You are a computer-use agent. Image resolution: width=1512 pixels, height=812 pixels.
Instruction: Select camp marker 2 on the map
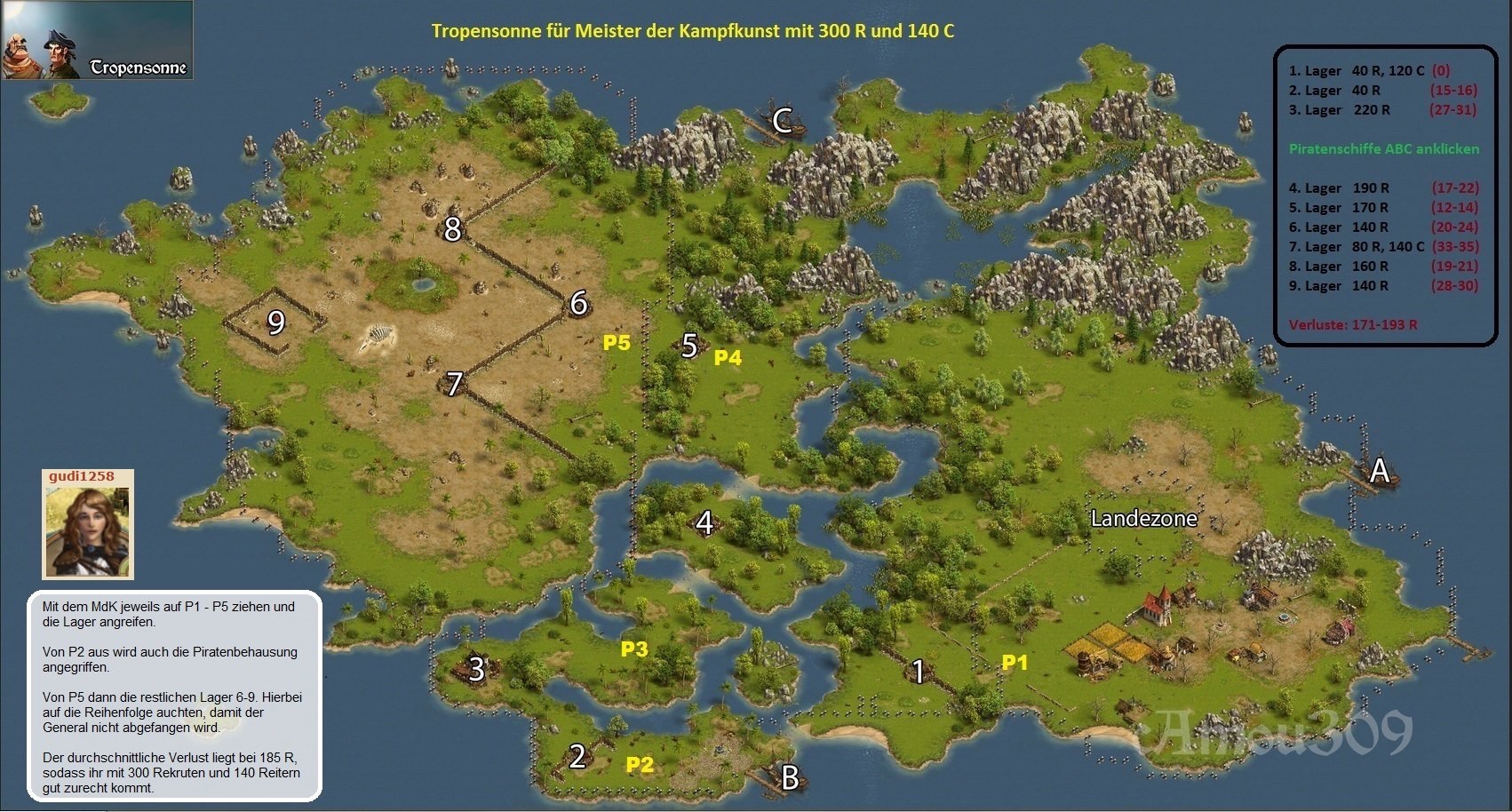[577, 757]
